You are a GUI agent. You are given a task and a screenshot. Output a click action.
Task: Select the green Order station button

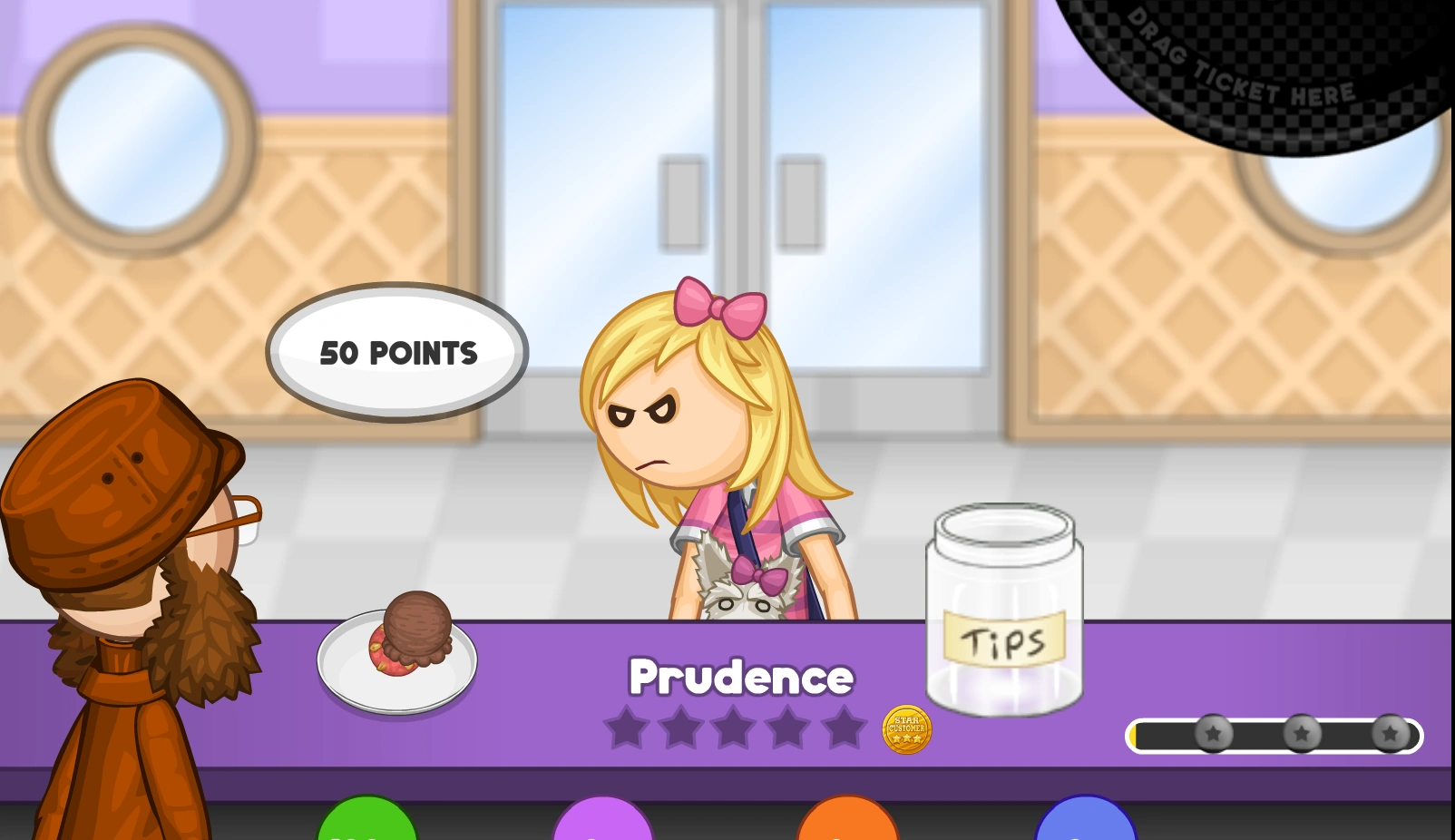[365, 825]
